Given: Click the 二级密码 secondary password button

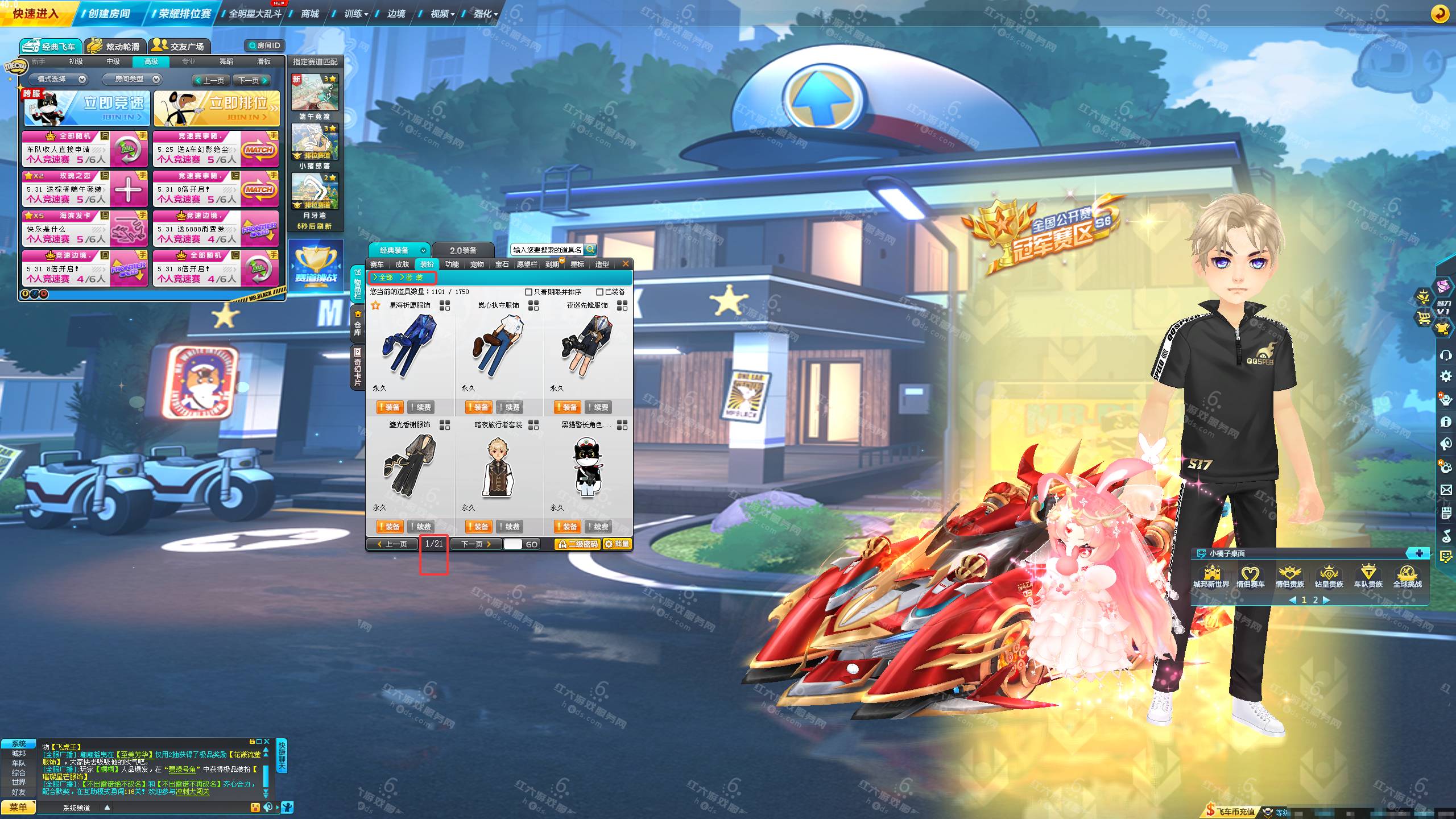Looking at the screenshot, I should pos(577,544).
